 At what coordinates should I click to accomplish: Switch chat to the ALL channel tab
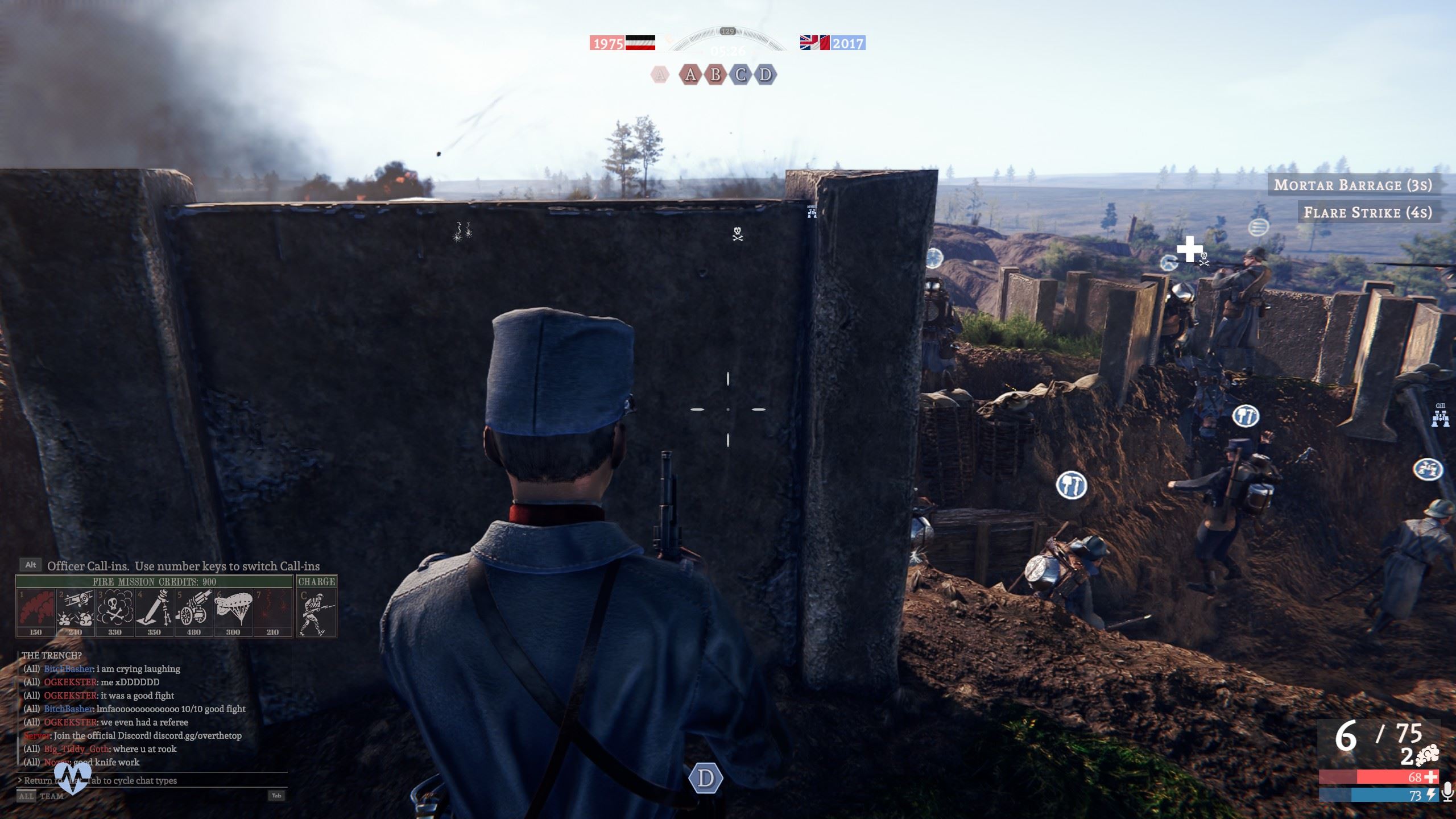pyautogui.click(x=26, y=796)
